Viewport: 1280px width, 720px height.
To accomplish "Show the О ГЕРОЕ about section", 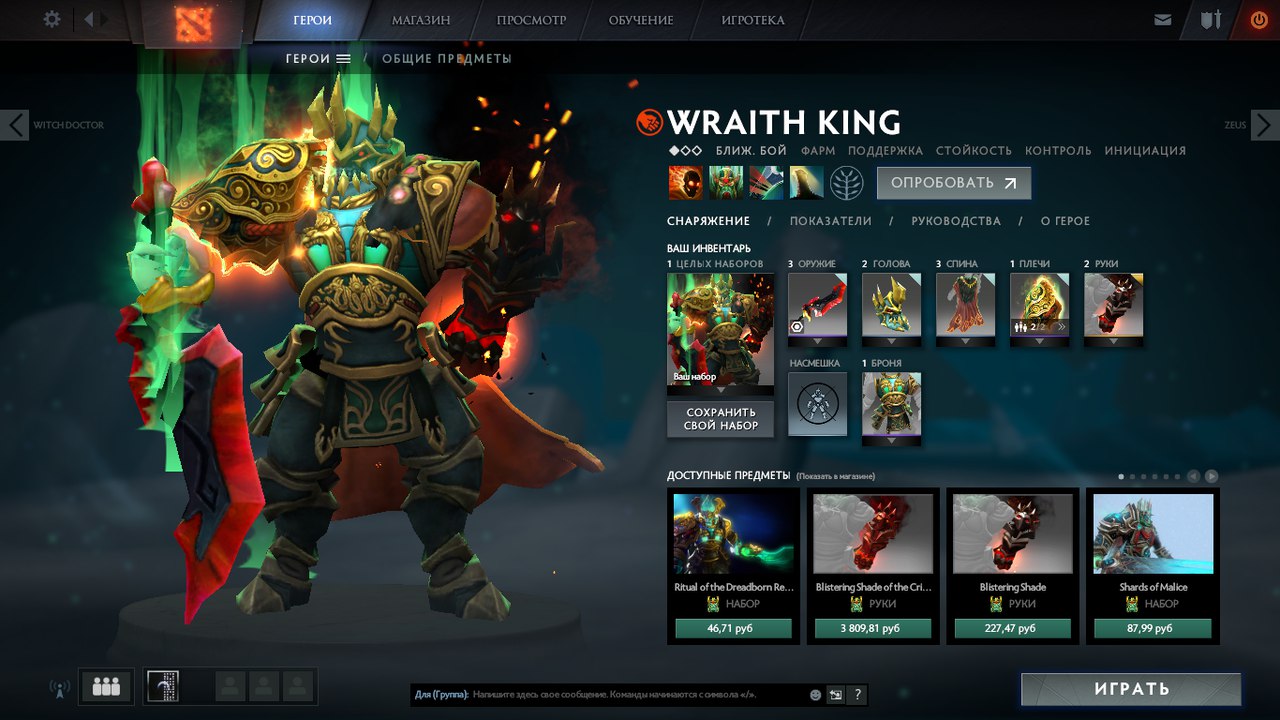I will coord(1065,221).
